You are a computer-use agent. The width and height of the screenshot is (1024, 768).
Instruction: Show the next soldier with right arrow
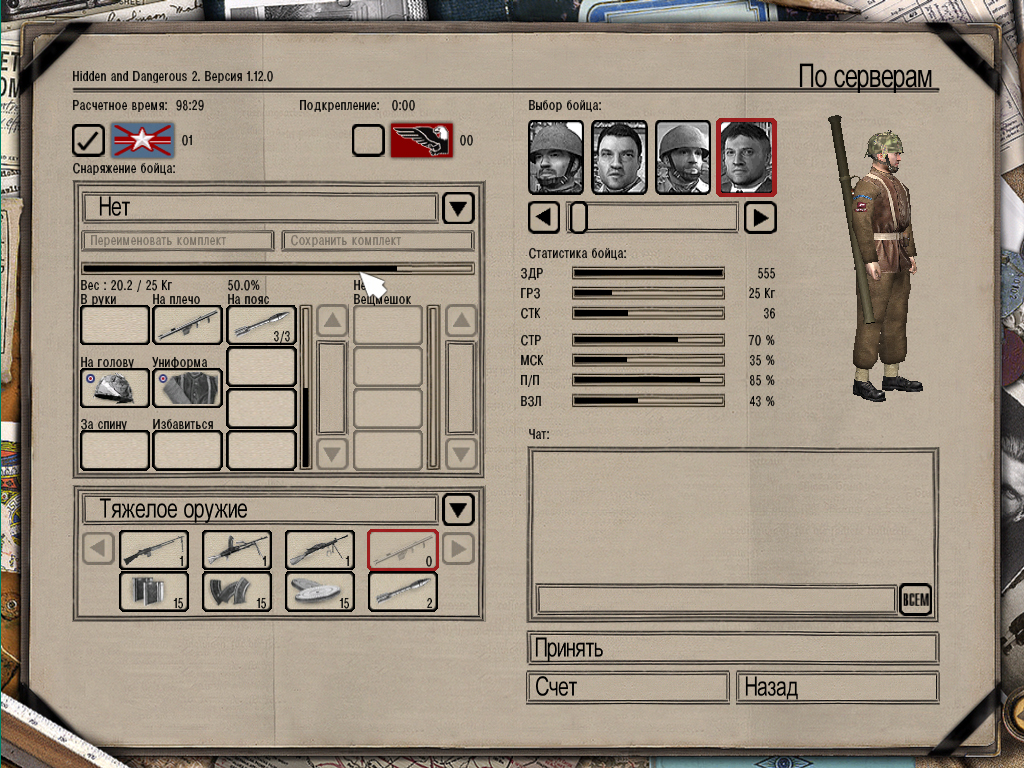(x=761, y=217)
